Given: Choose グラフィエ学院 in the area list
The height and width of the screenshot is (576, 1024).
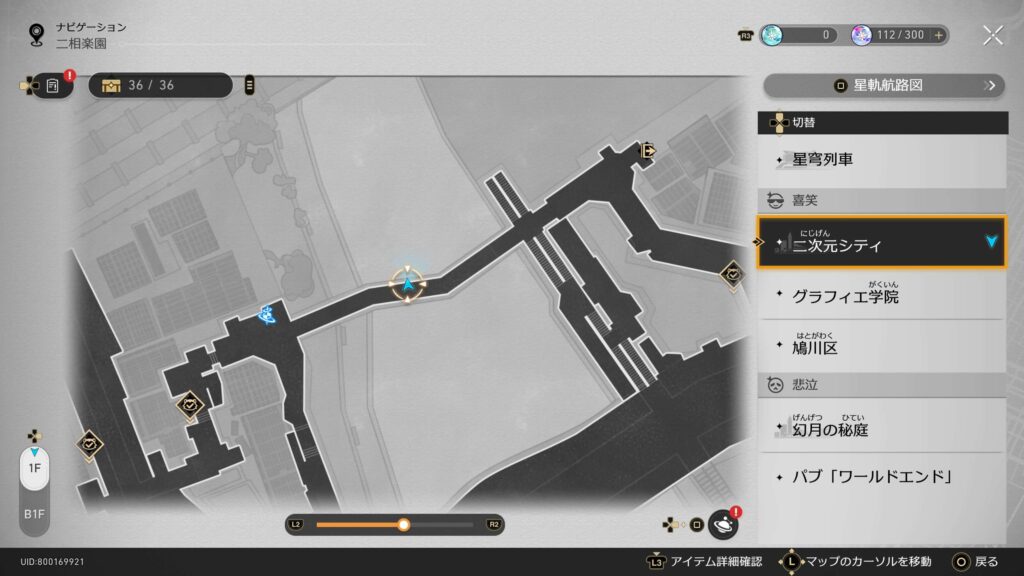Looking at the screenshot, I should (x=881, y=296).
